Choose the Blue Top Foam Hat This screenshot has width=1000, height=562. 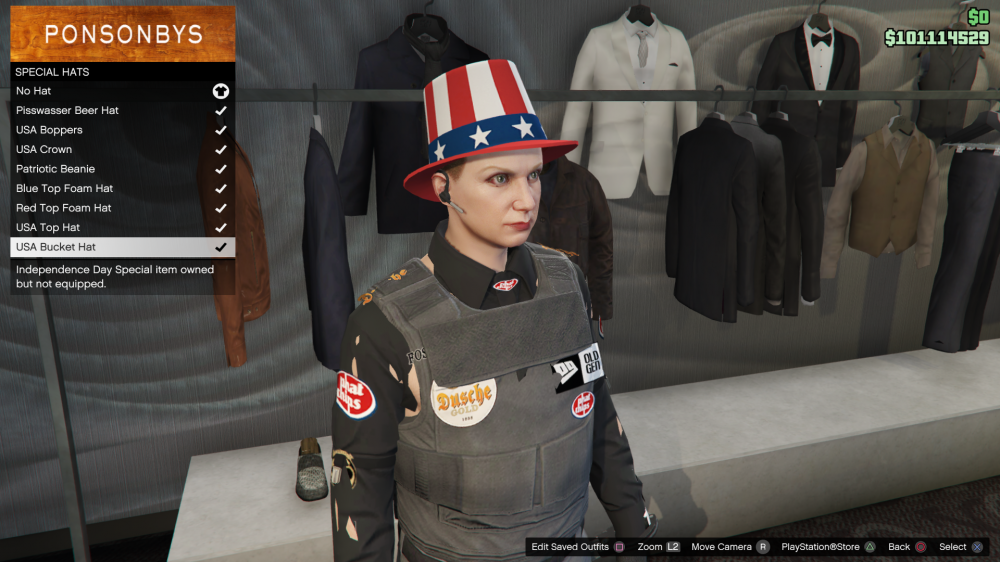[x=122, y=188]
